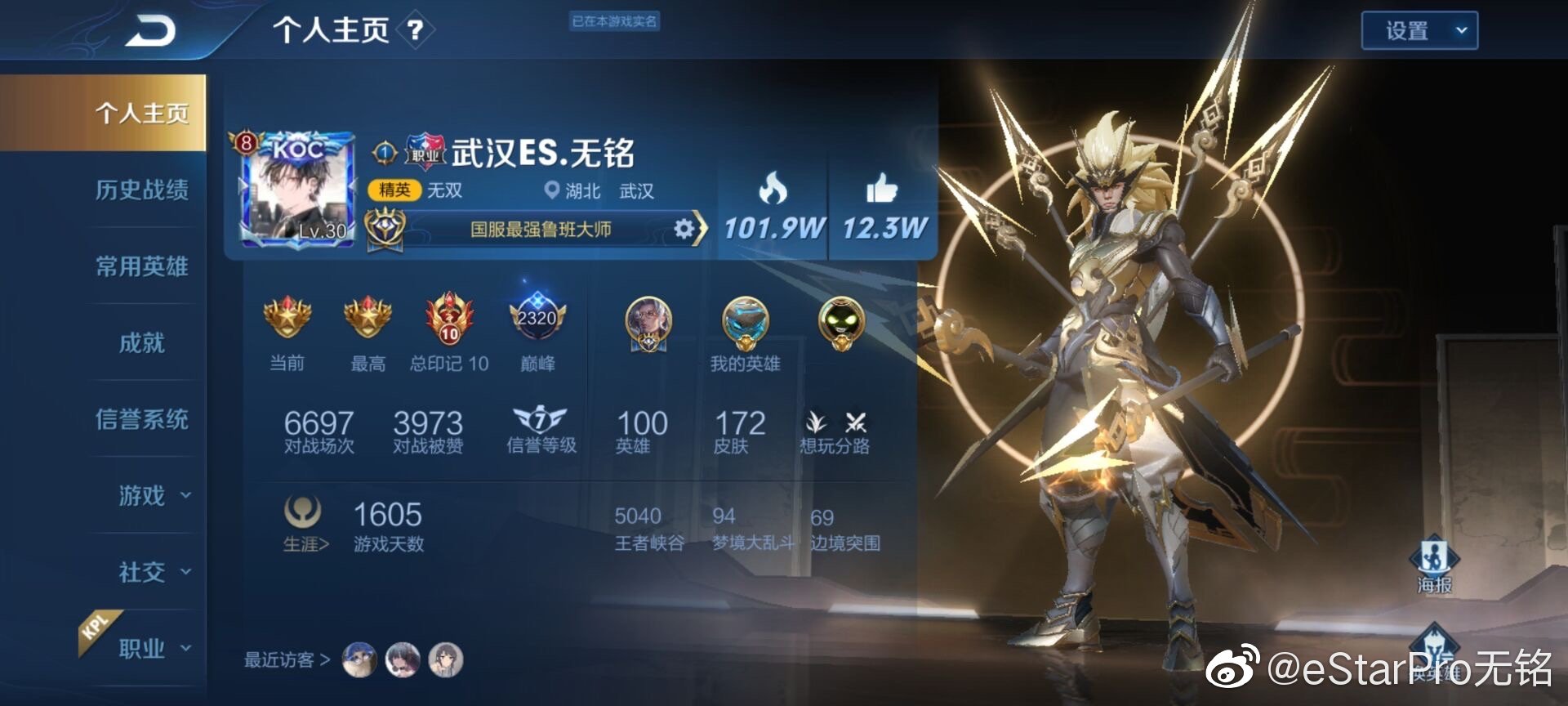Click the gear on the title banner

(684, 229)
